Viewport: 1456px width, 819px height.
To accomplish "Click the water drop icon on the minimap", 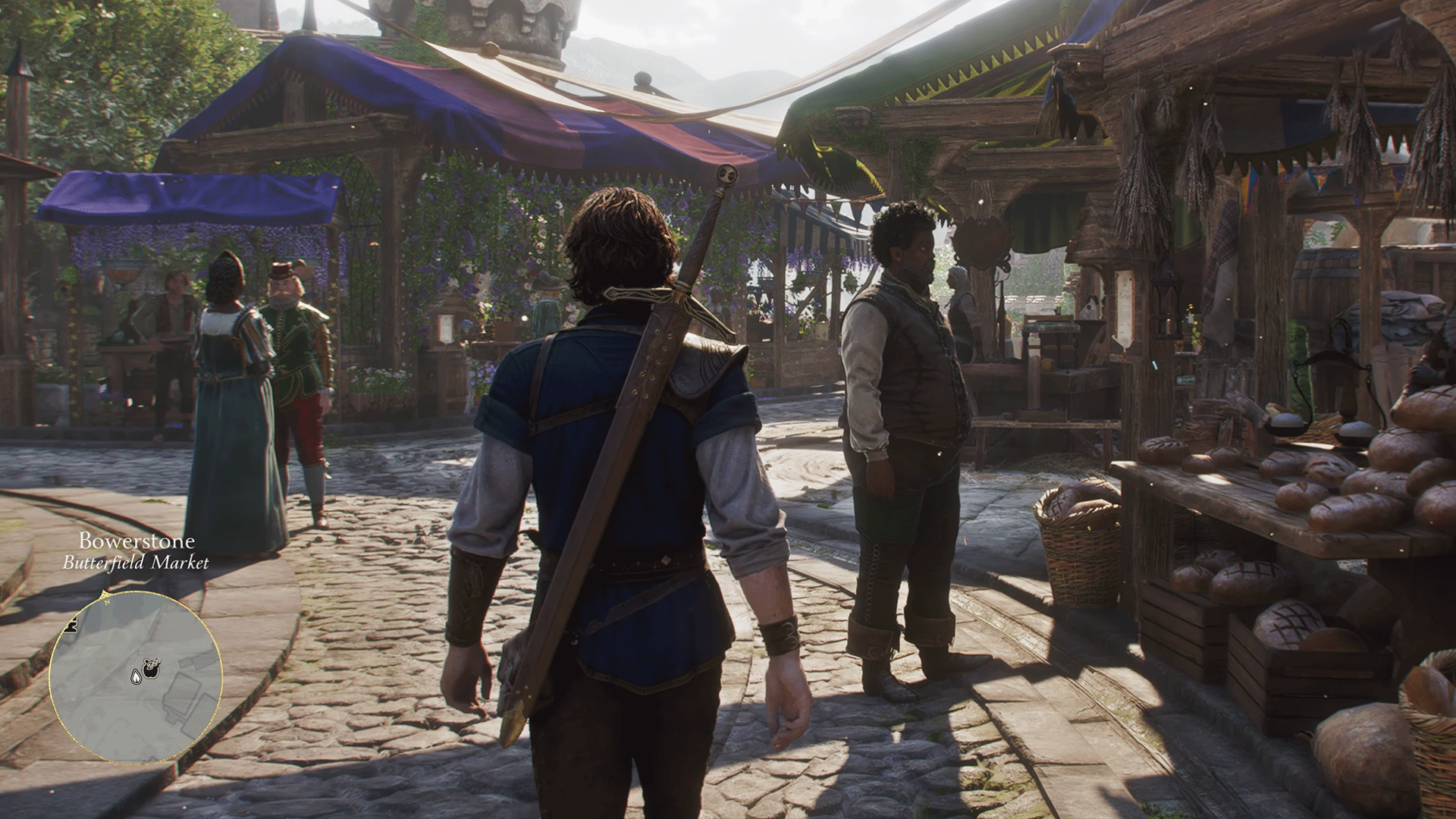I will coord(136,677).
